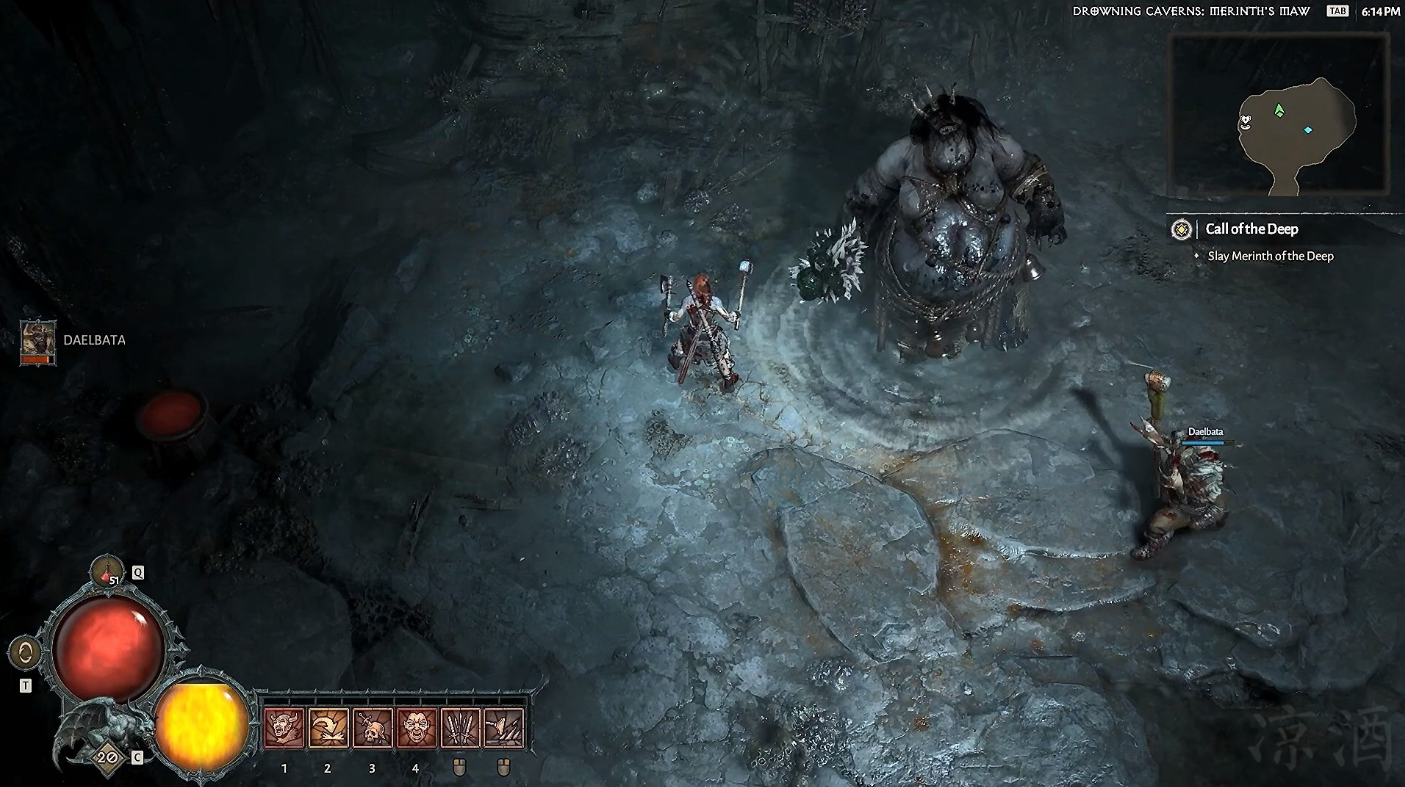Screen dimensions: 1405x787
Task: Select the Call of the Deep quest
Action: click(1251, 229)
